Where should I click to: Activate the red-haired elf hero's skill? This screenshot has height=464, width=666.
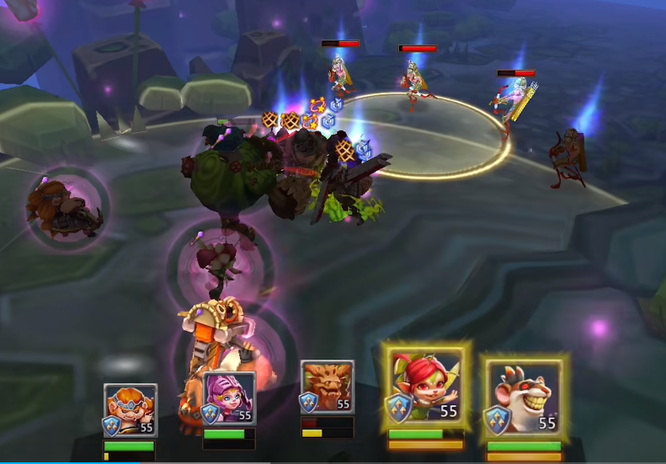[x=426, y=388]
